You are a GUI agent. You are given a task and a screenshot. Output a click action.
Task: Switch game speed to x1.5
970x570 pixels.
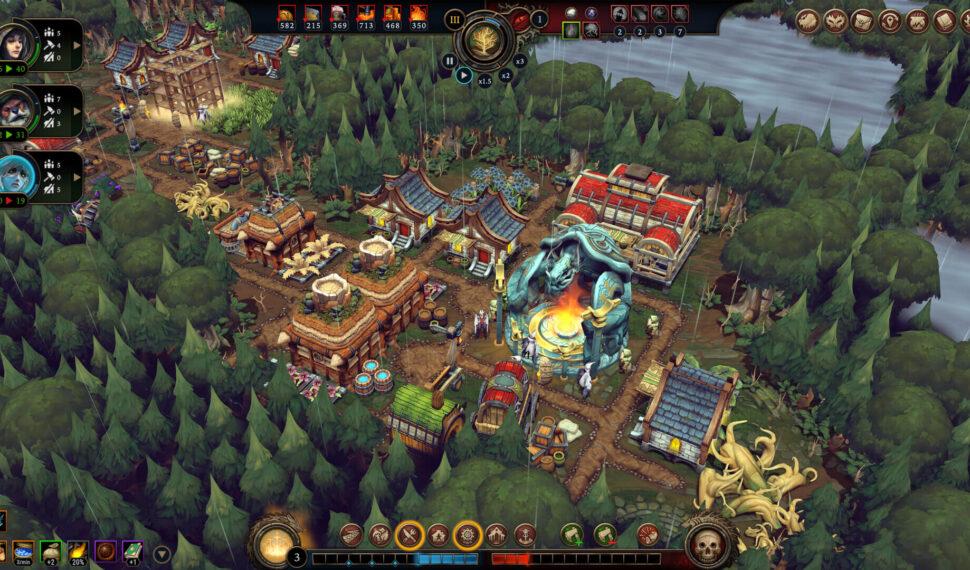(x=485, y=79)
